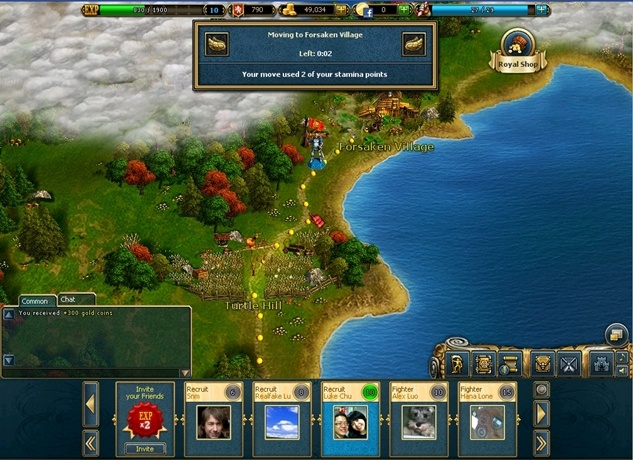Select fighter Alex Luo's card
The width and height of the screenshot is (633, 460).
click(418, 418)
